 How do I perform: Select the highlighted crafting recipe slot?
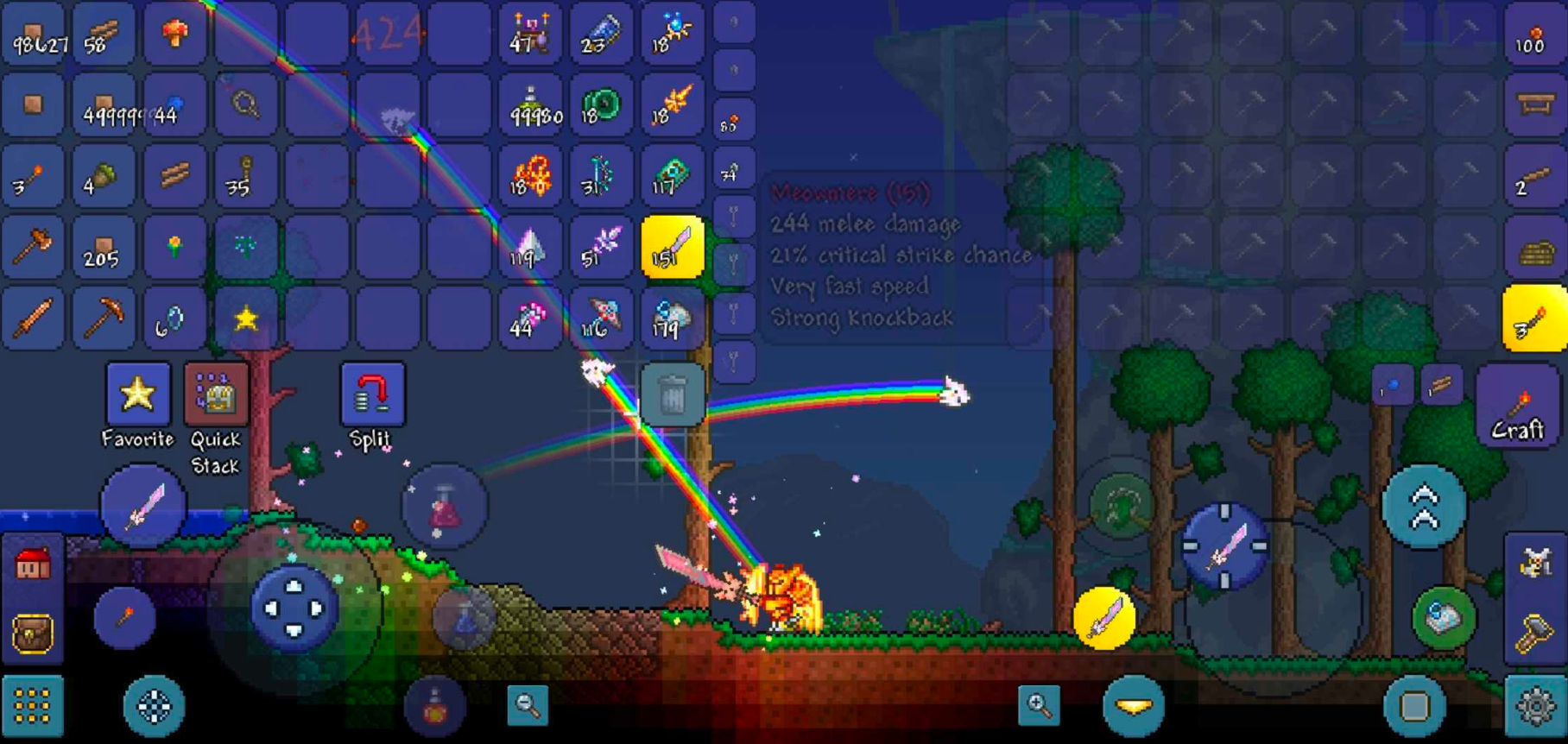click(1534, 319)
